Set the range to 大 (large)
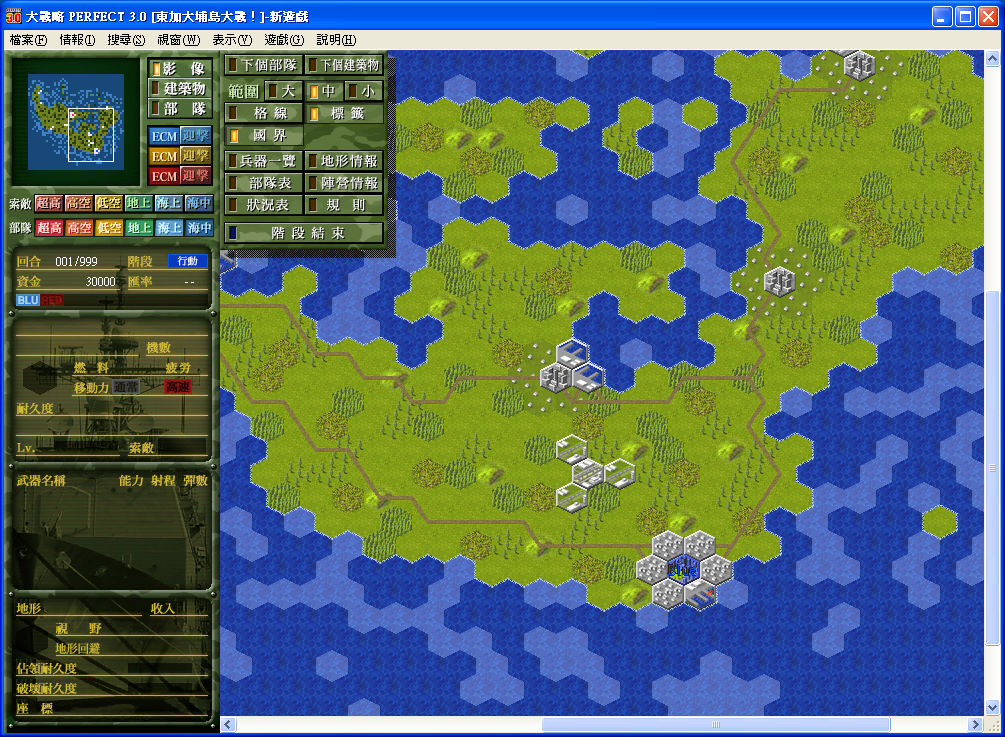Viewport: 1005px width, 737px height. click(284, 91)
